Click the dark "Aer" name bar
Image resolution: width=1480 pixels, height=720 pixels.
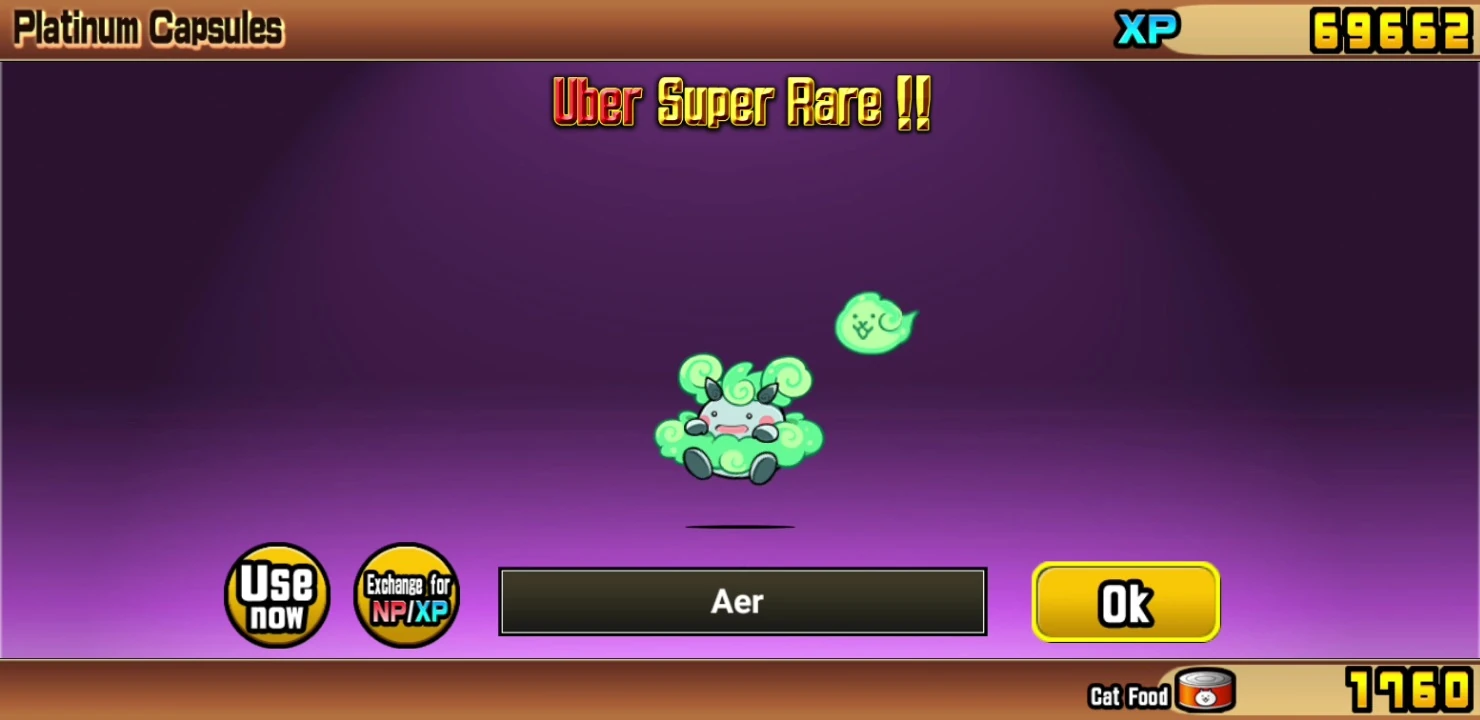740,601
